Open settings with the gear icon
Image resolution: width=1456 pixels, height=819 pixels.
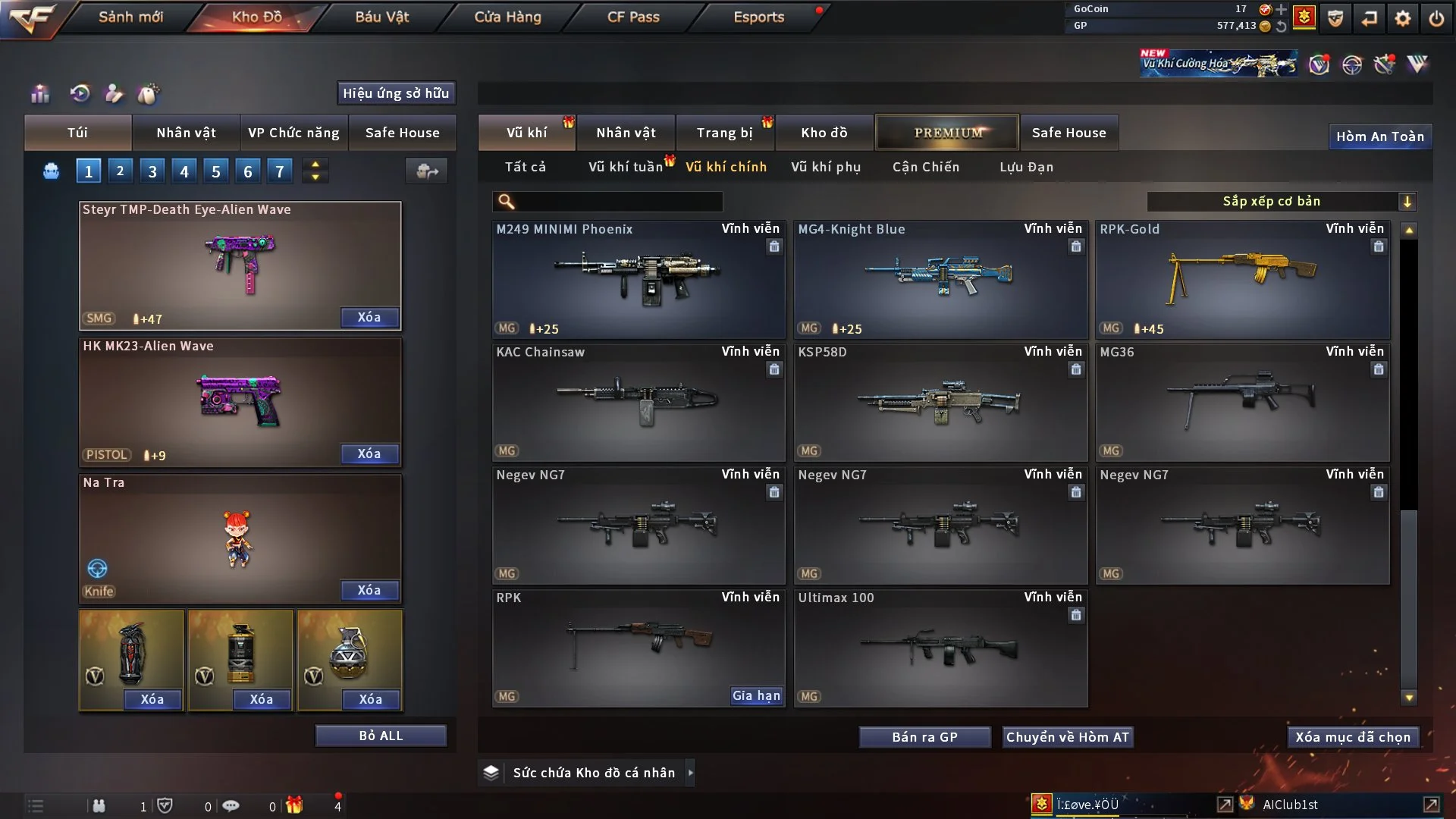click(1402, 18)
